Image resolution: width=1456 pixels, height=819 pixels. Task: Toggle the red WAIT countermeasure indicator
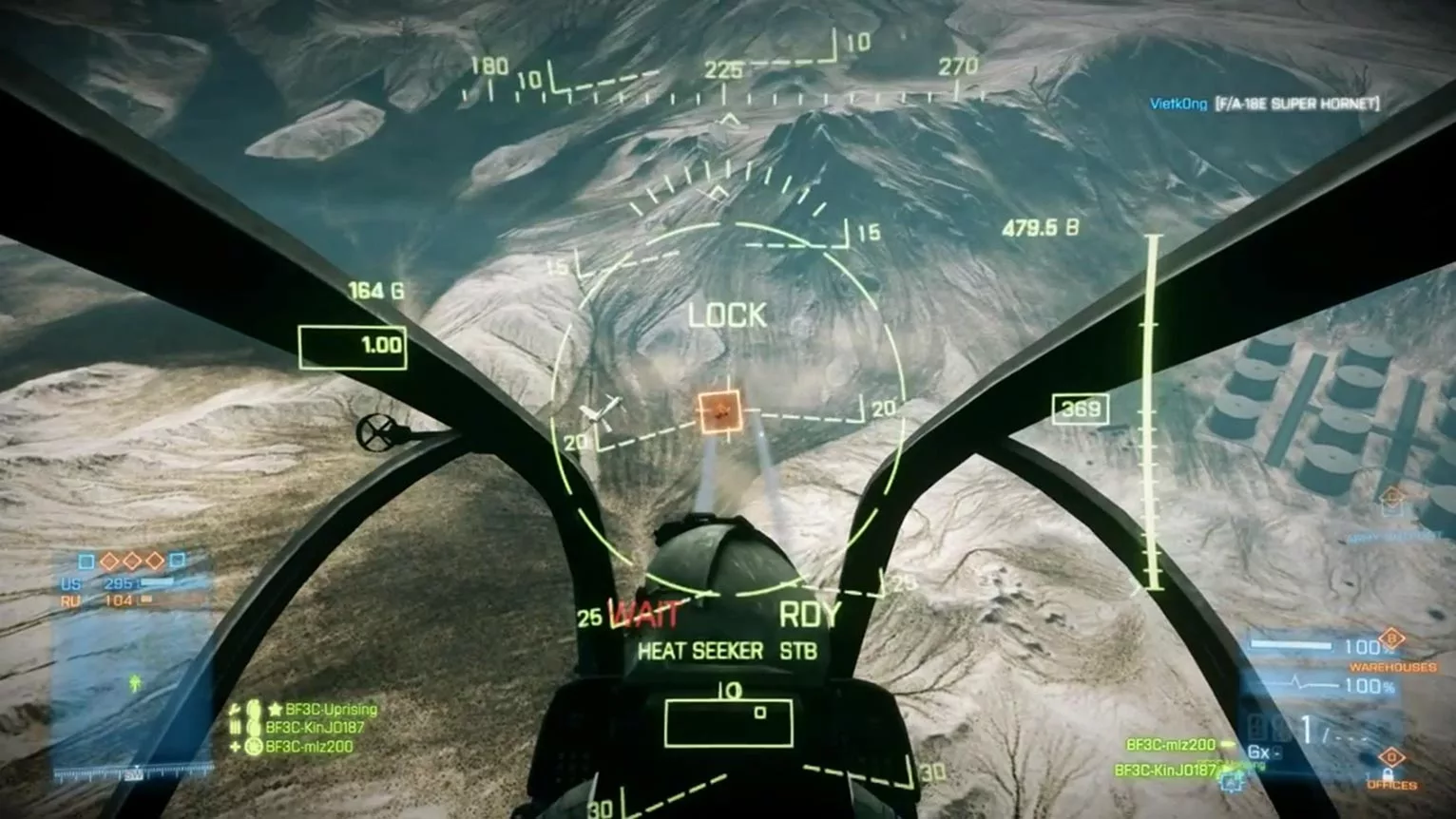point(644,615)
